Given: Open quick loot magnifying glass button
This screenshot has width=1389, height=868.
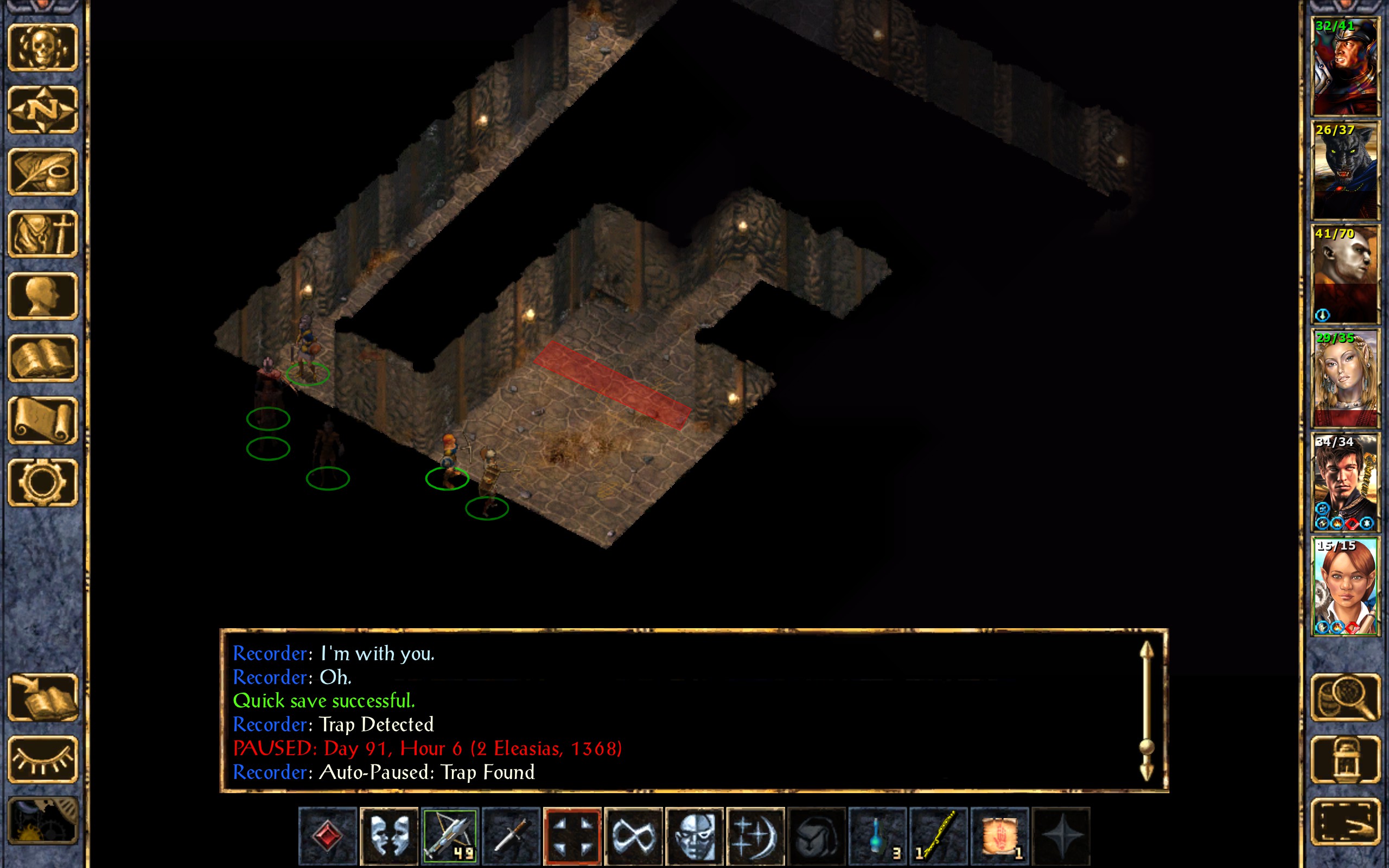Looking at the screenshot, I should (x=1345, y=697).
